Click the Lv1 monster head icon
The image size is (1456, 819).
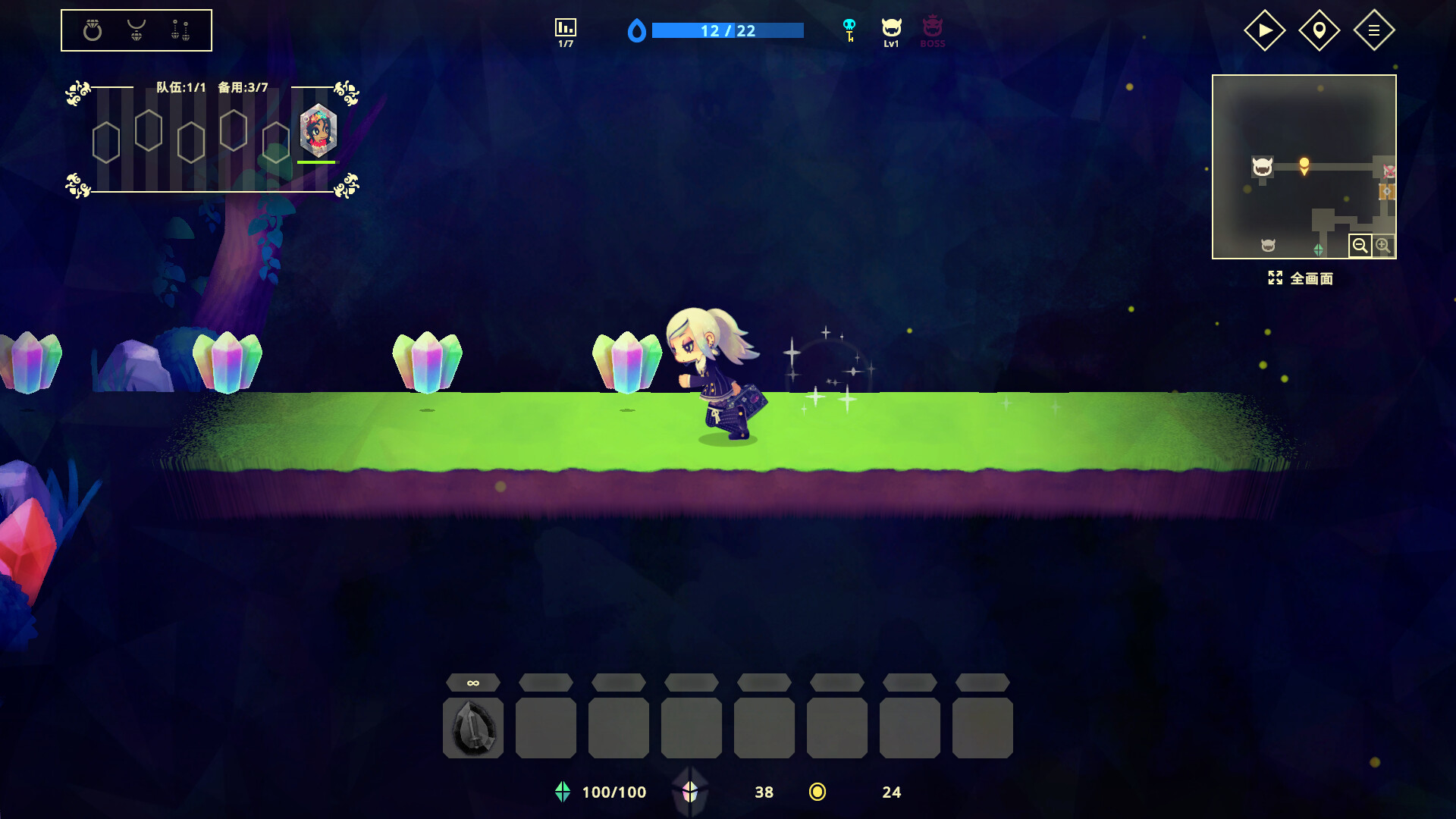[891, 30]
